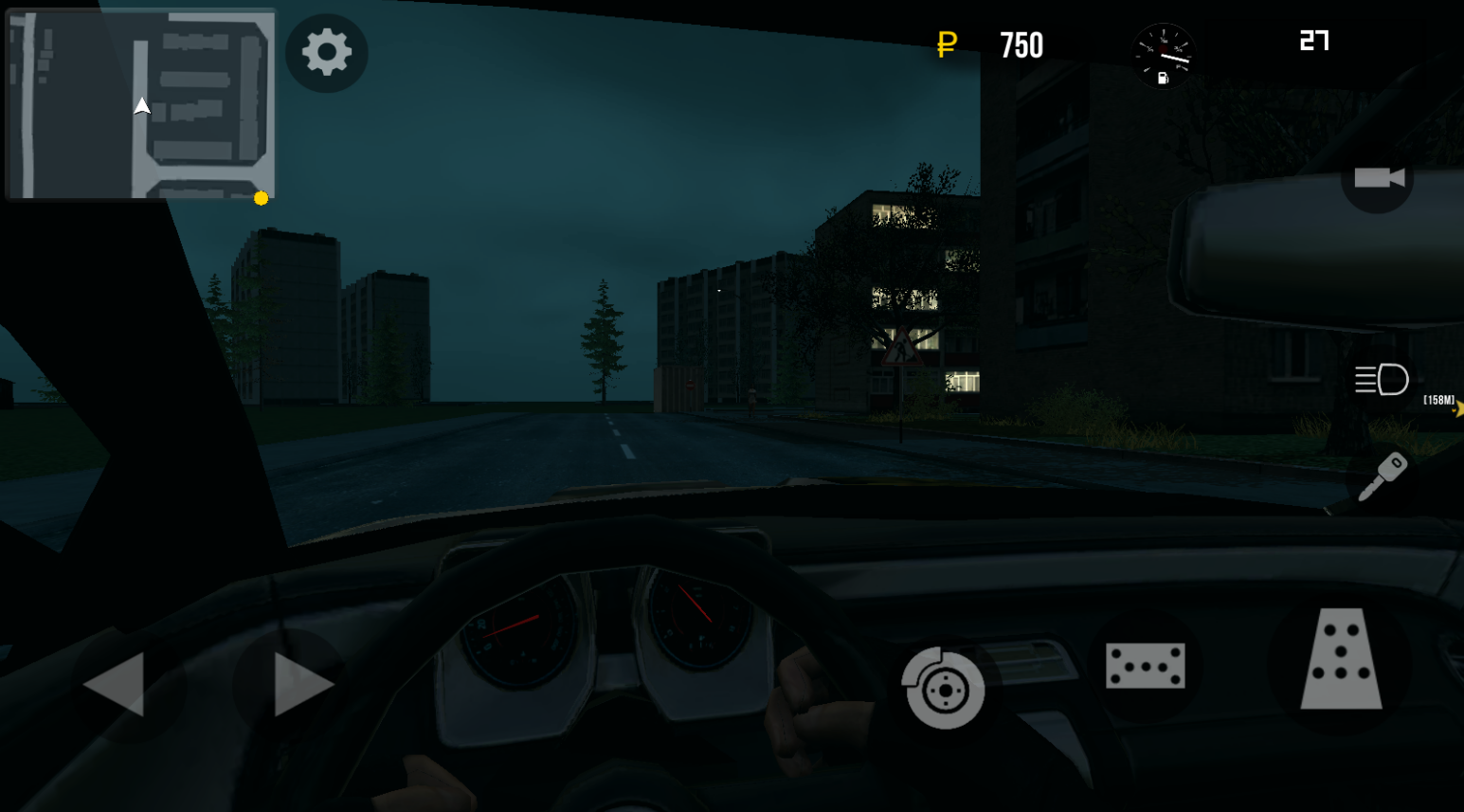The width and height of the screenshot is (1464, 812).
Task: View the 750 ruble balance
Action: coord(1021,45)
